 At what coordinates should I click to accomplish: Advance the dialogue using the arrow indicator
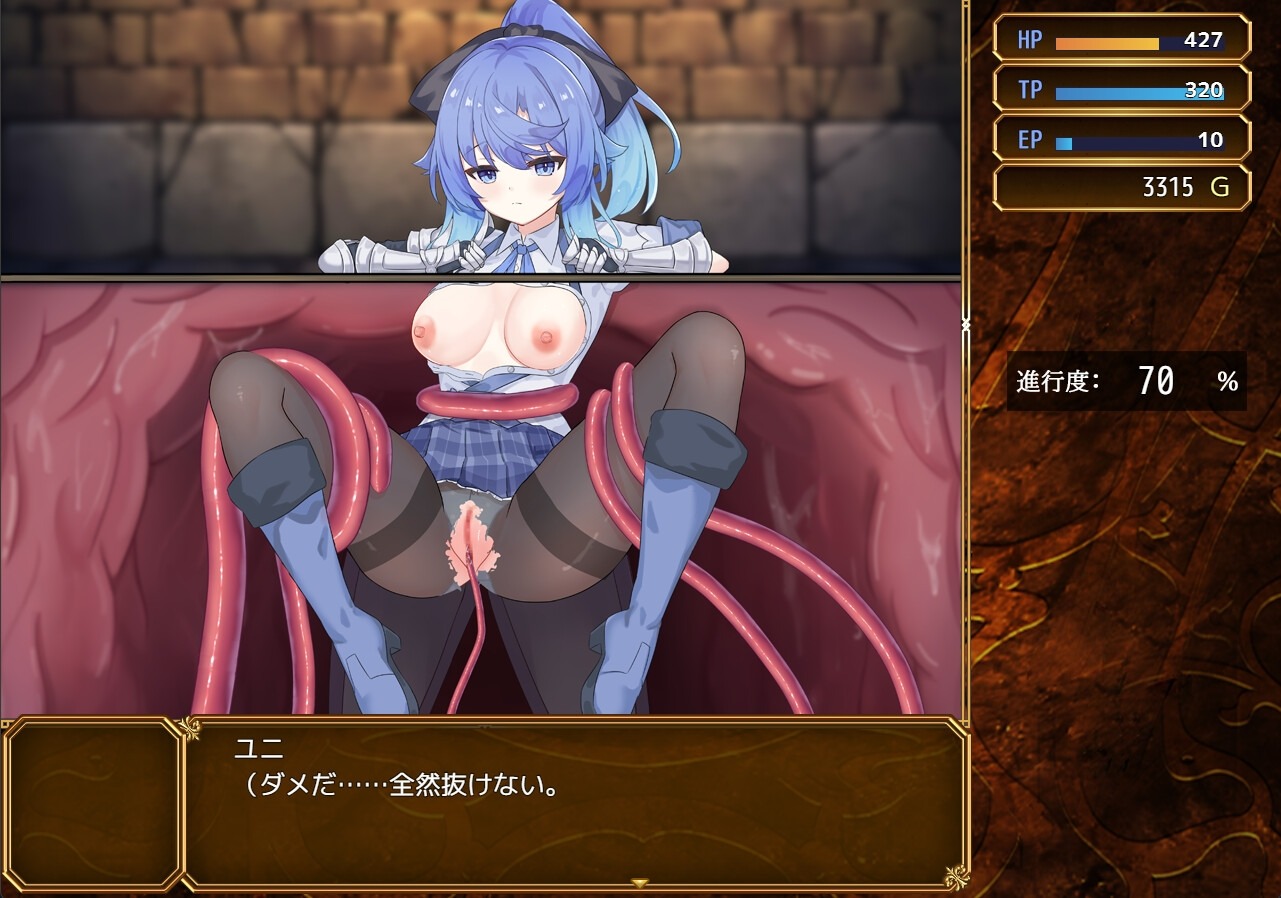(640, 882)
